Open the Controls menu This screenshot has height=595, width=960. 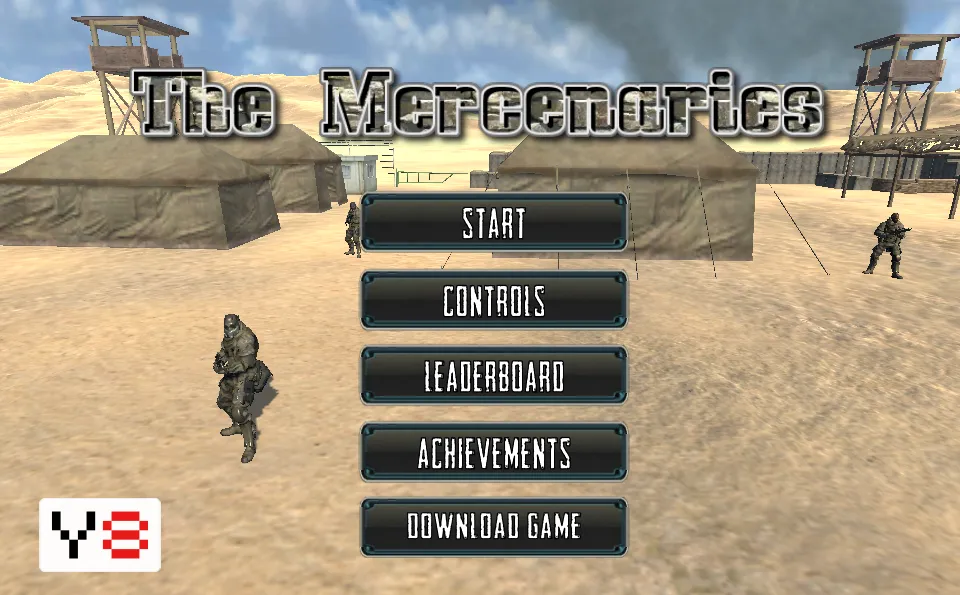pos(494,300)
